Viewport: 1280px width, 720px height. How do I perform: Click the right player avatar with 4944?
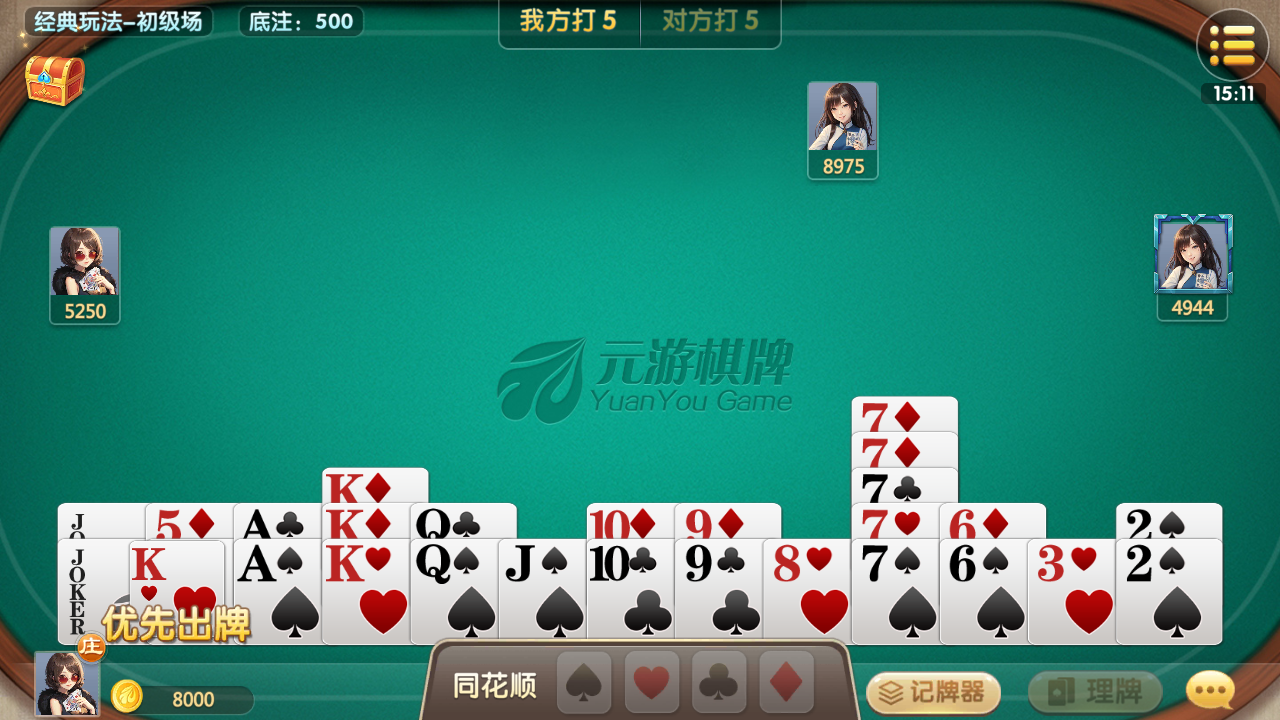pos(1193,255)
